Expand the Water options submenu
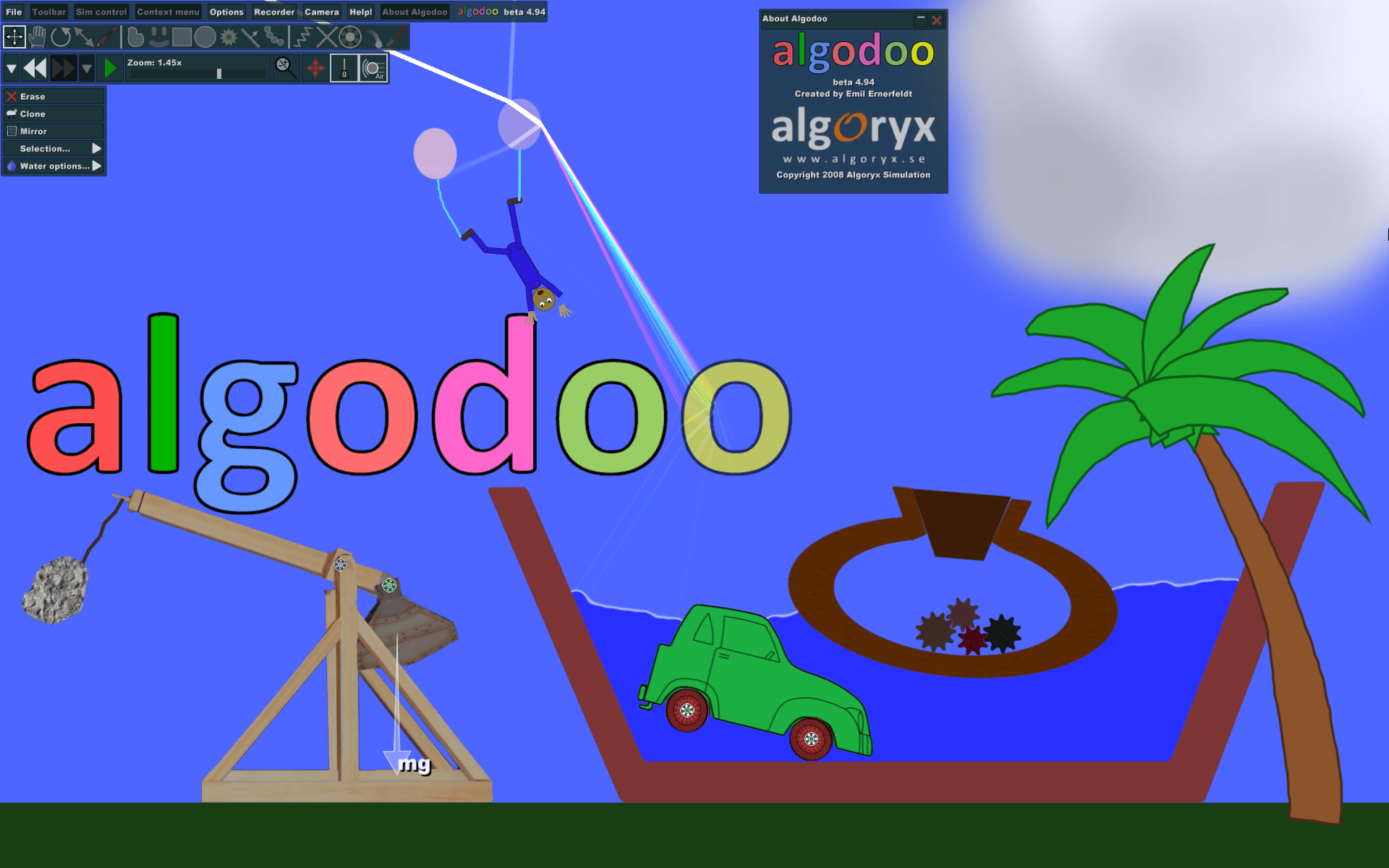 54,166
